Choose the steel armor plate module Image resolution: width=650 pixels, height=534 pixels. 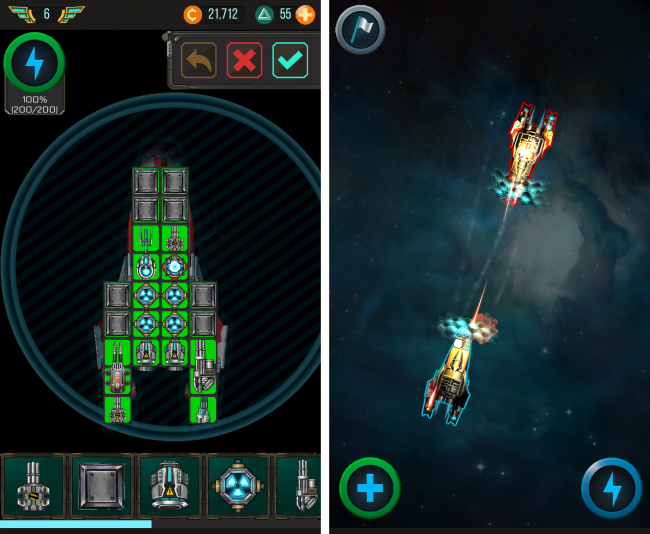click(x=101, y=486)
